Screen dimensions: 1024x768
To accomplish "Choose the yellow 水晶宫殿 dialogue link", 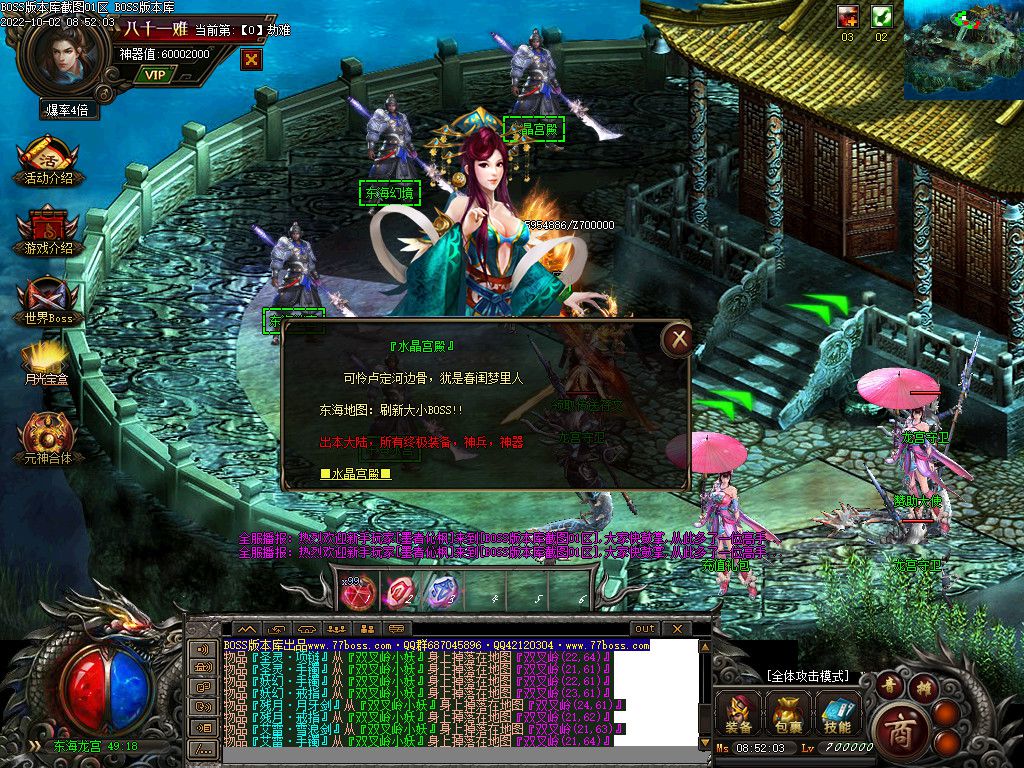I will coord(355,473).
